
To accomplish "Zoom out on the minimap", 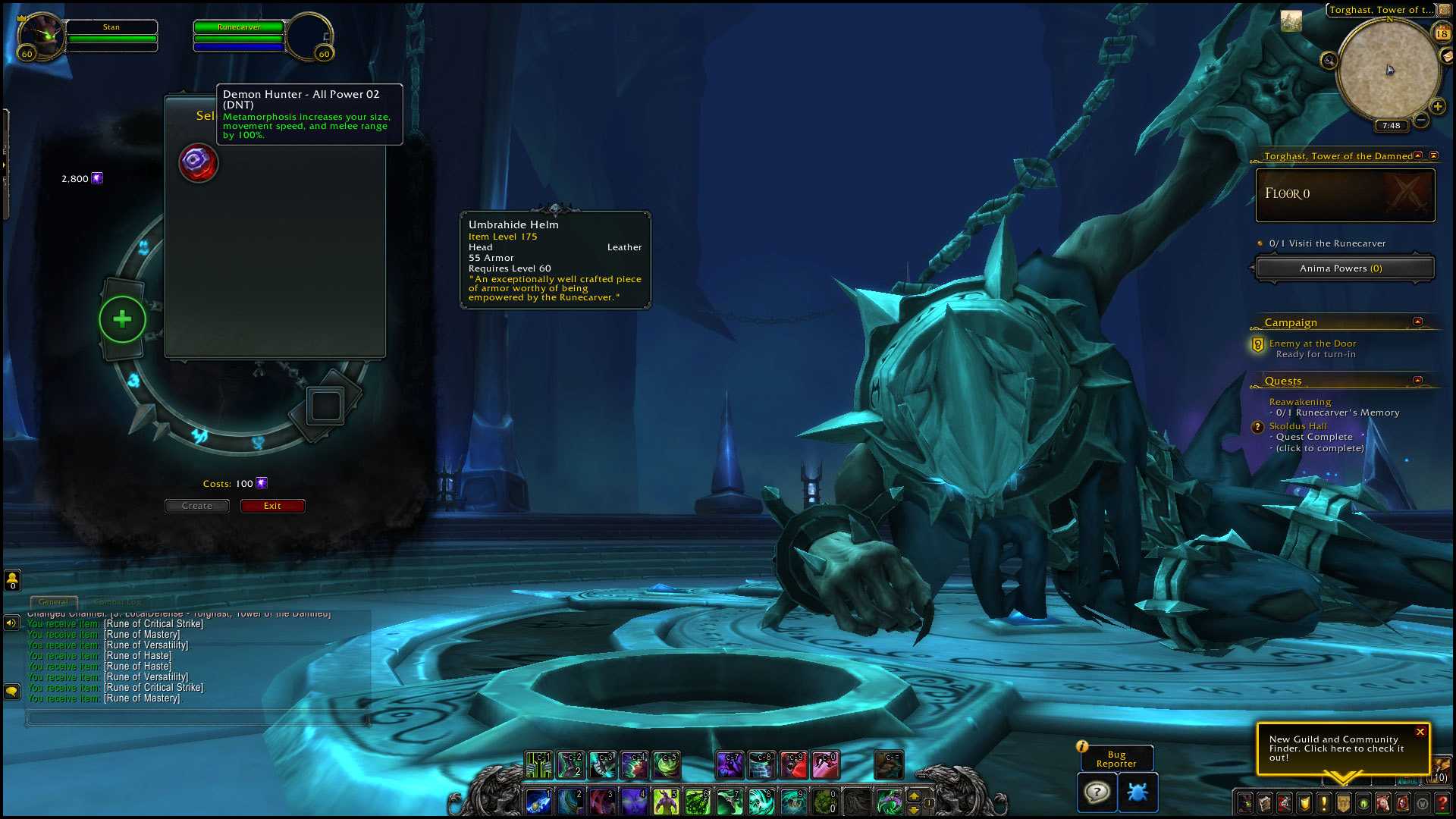I will pos(1421,120).
